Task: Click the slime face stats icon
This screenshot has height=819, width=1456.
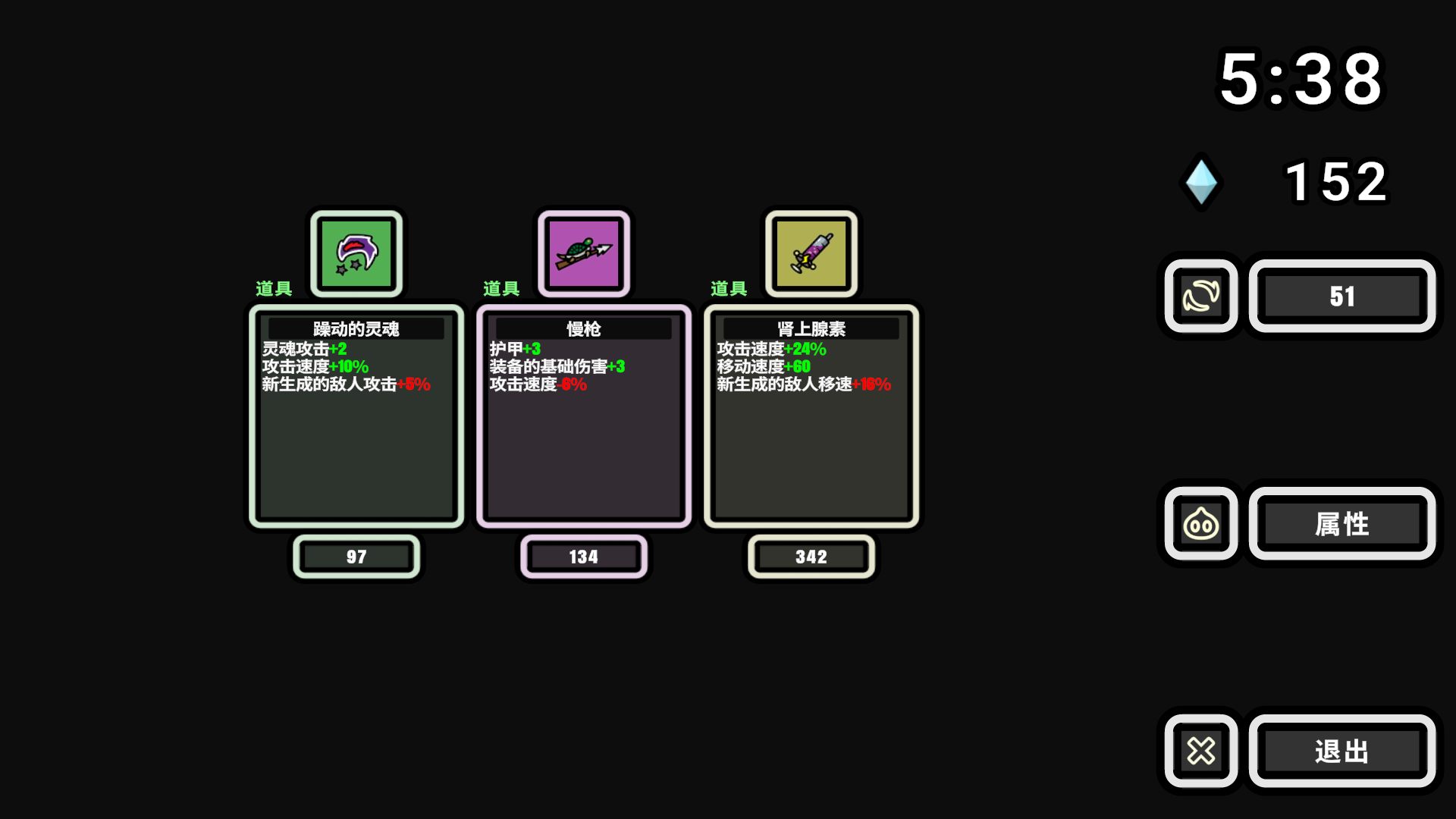Action: 1201,523
